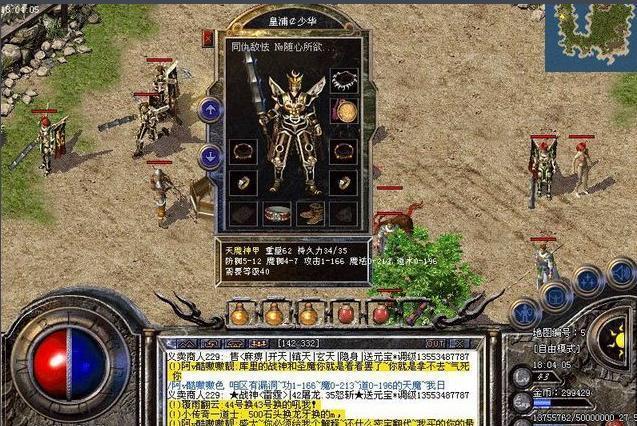Select the boots equipment slot
Screen dimensions: 637x426
click(x=310, y=213)
